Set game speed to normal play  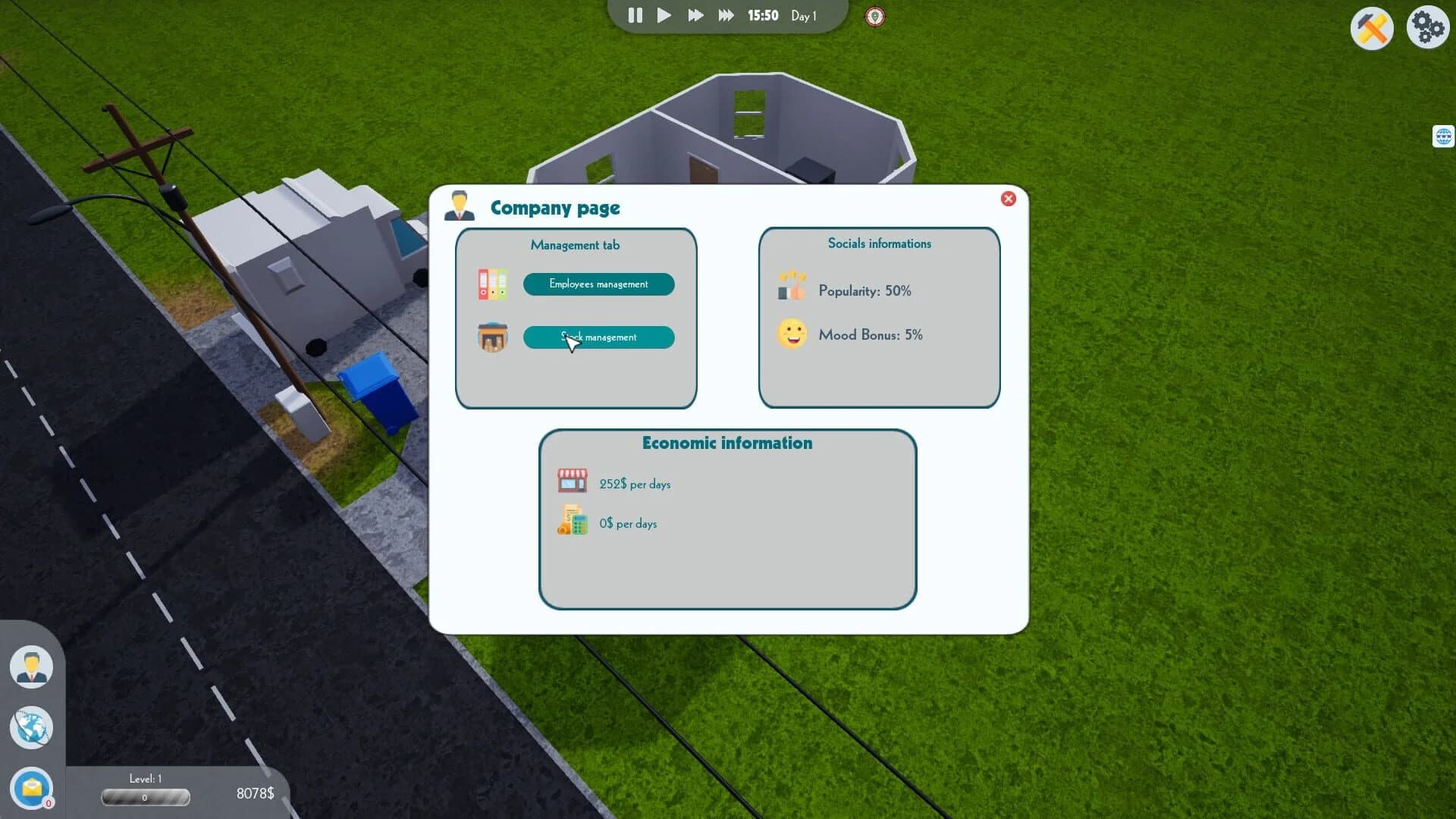[664, 15]
